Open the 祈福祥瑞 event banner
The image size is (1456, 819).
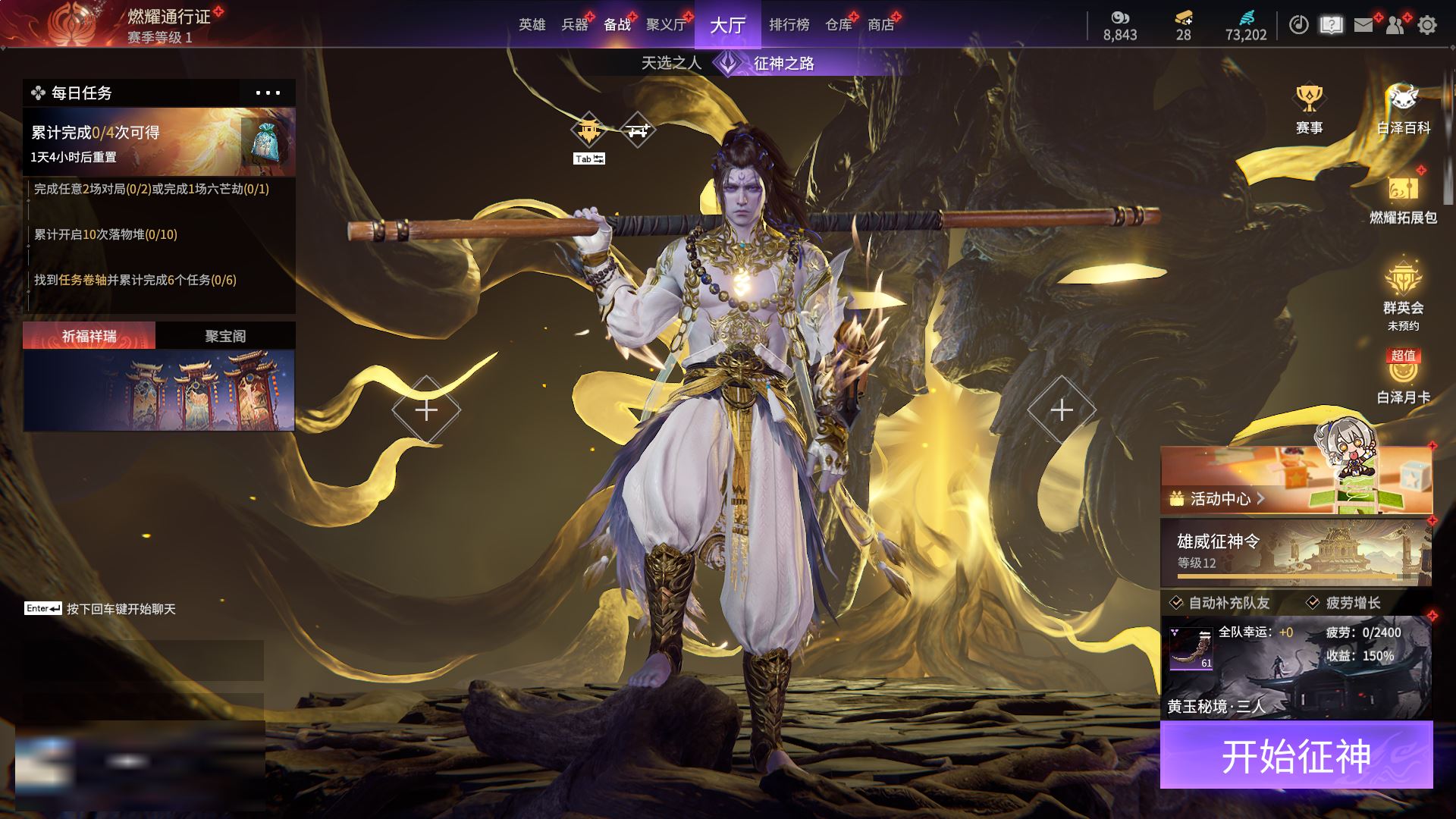[159, 390]
